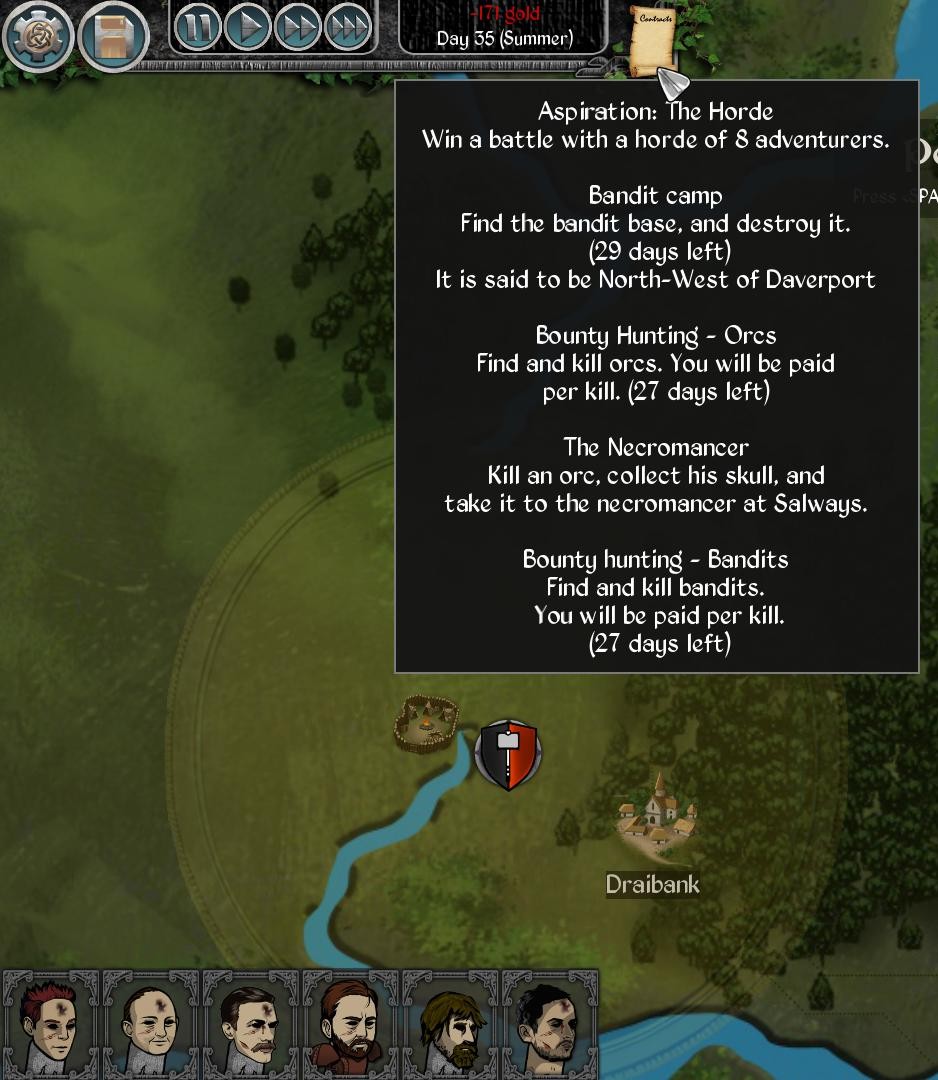Viewport: 938px width, 1080px height.
Task: Select the party's red-black hammer shield marker
Action: click(508, 754)
